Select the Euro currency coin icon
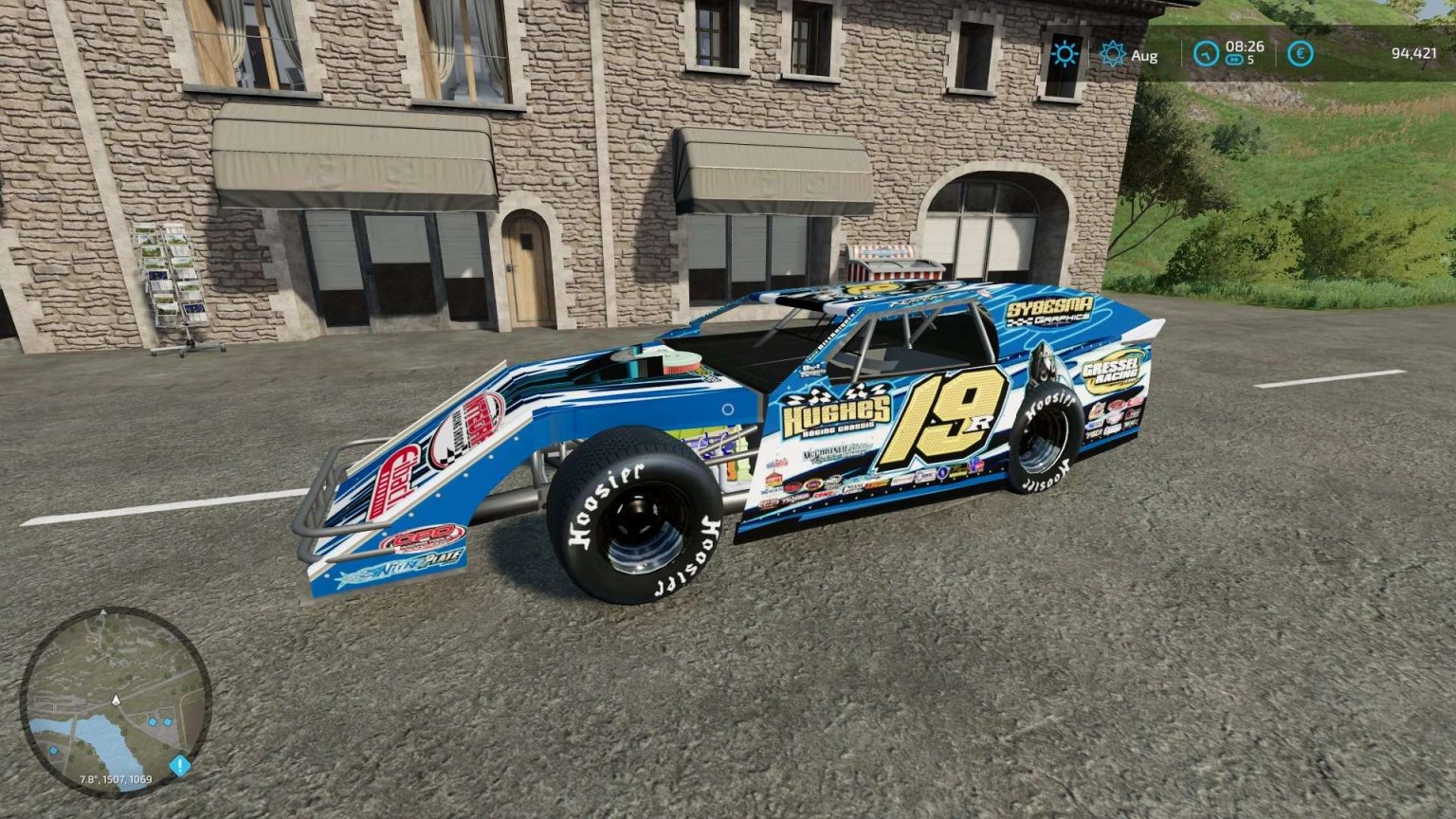The height and width of the screenshot is (819, 1456). click(x=1301, y=54)
